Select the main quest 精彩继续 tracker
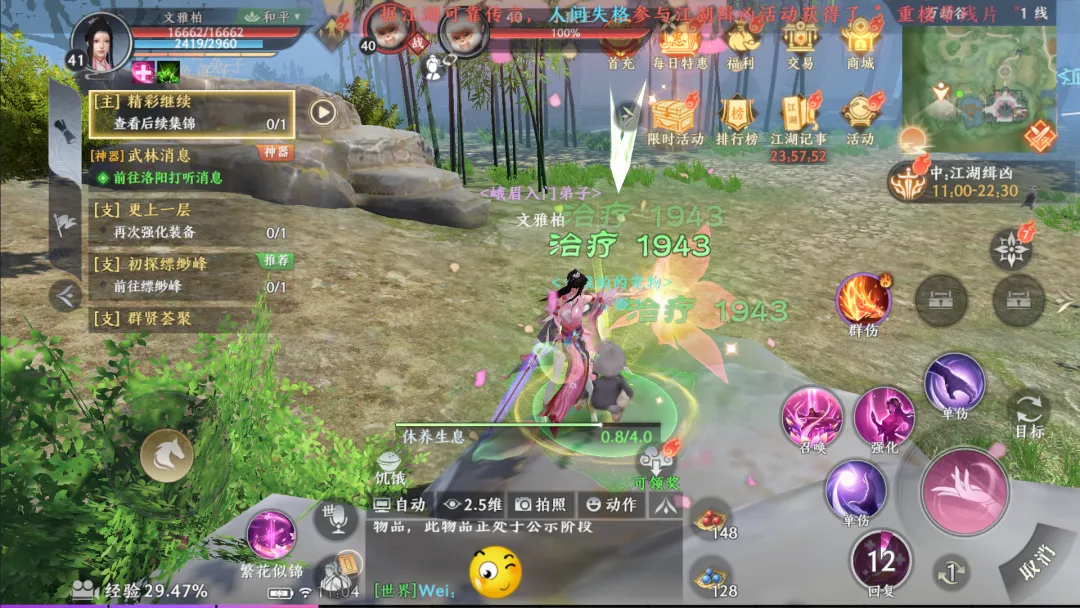 click(x=192, y=113)
